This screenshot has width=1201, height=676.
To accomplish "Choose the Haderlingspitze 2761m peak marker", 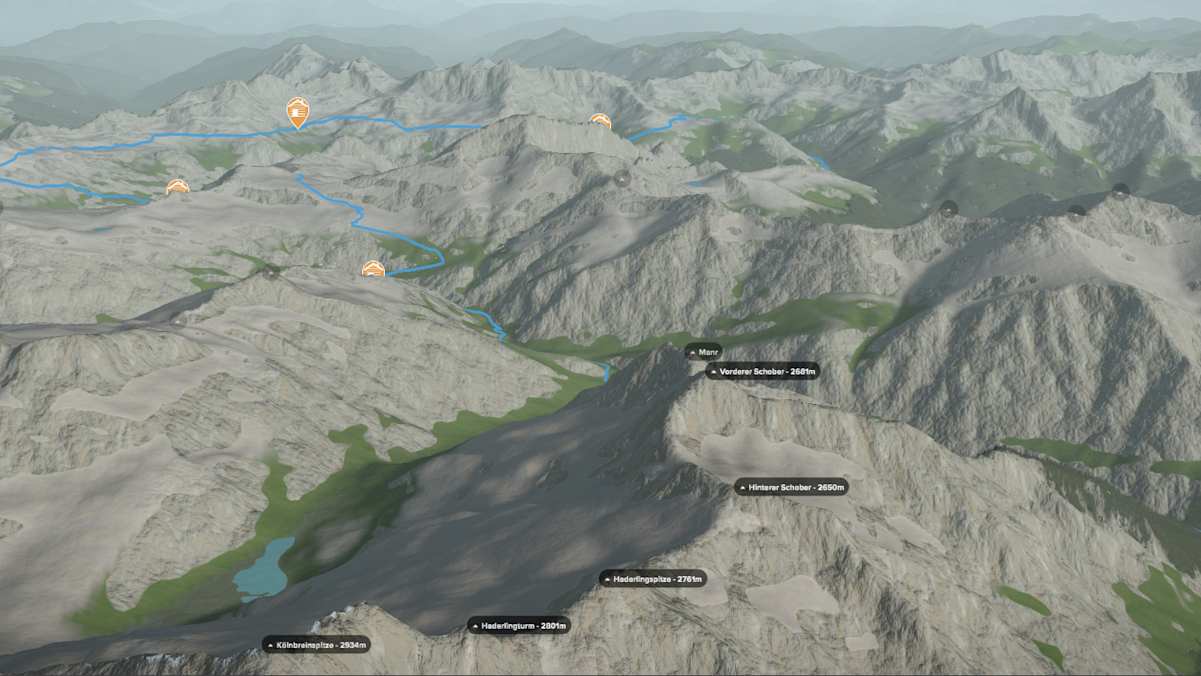I will click(x=653, y=578).
